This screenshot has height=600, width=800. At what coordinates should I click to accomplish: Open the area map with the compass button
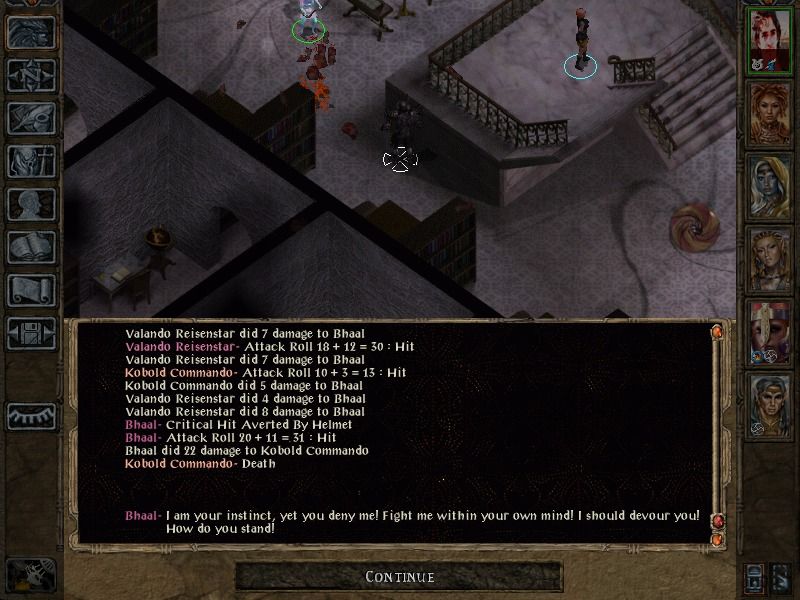click(x=31, y=75)
